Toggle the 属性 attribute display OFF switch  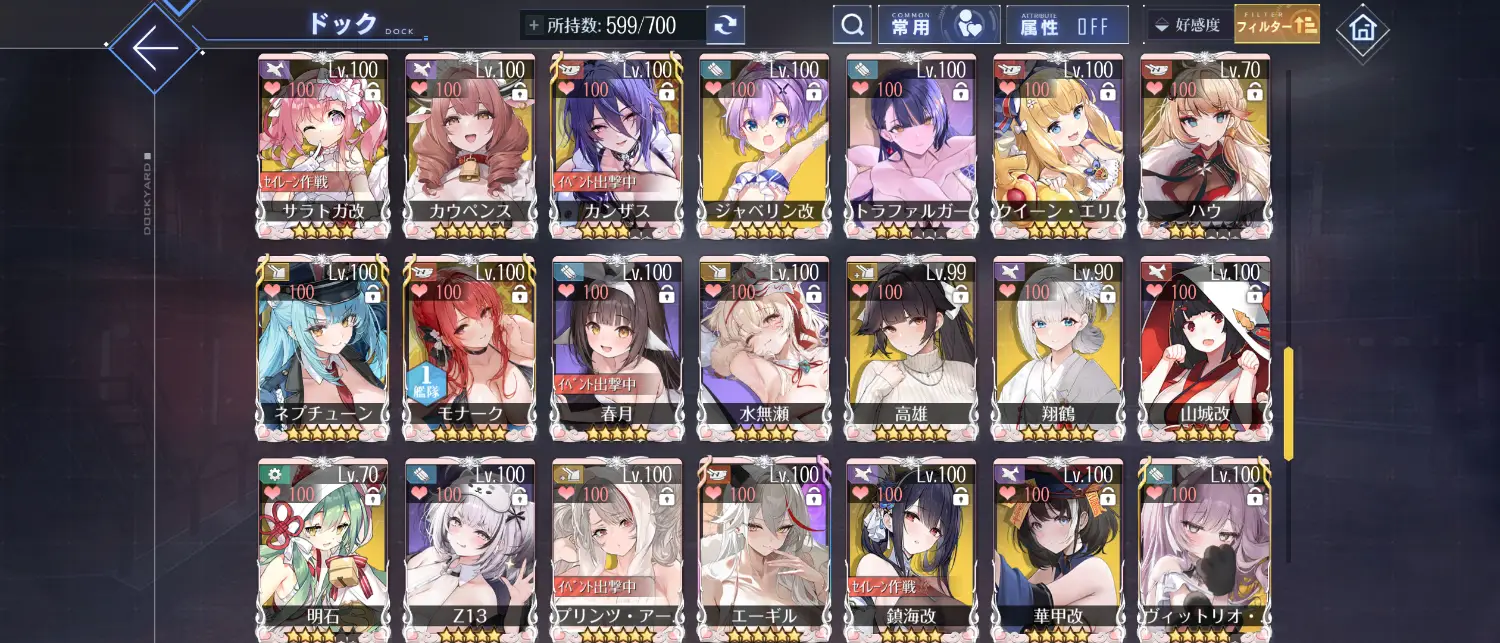(1067, 25)
